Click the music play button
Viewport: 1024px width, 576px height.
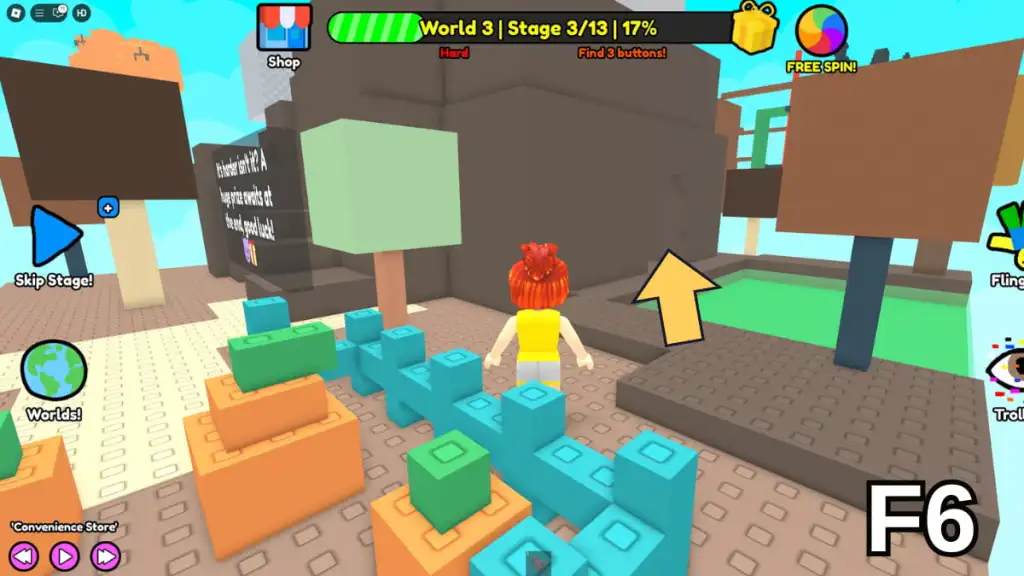coord(64,555)
